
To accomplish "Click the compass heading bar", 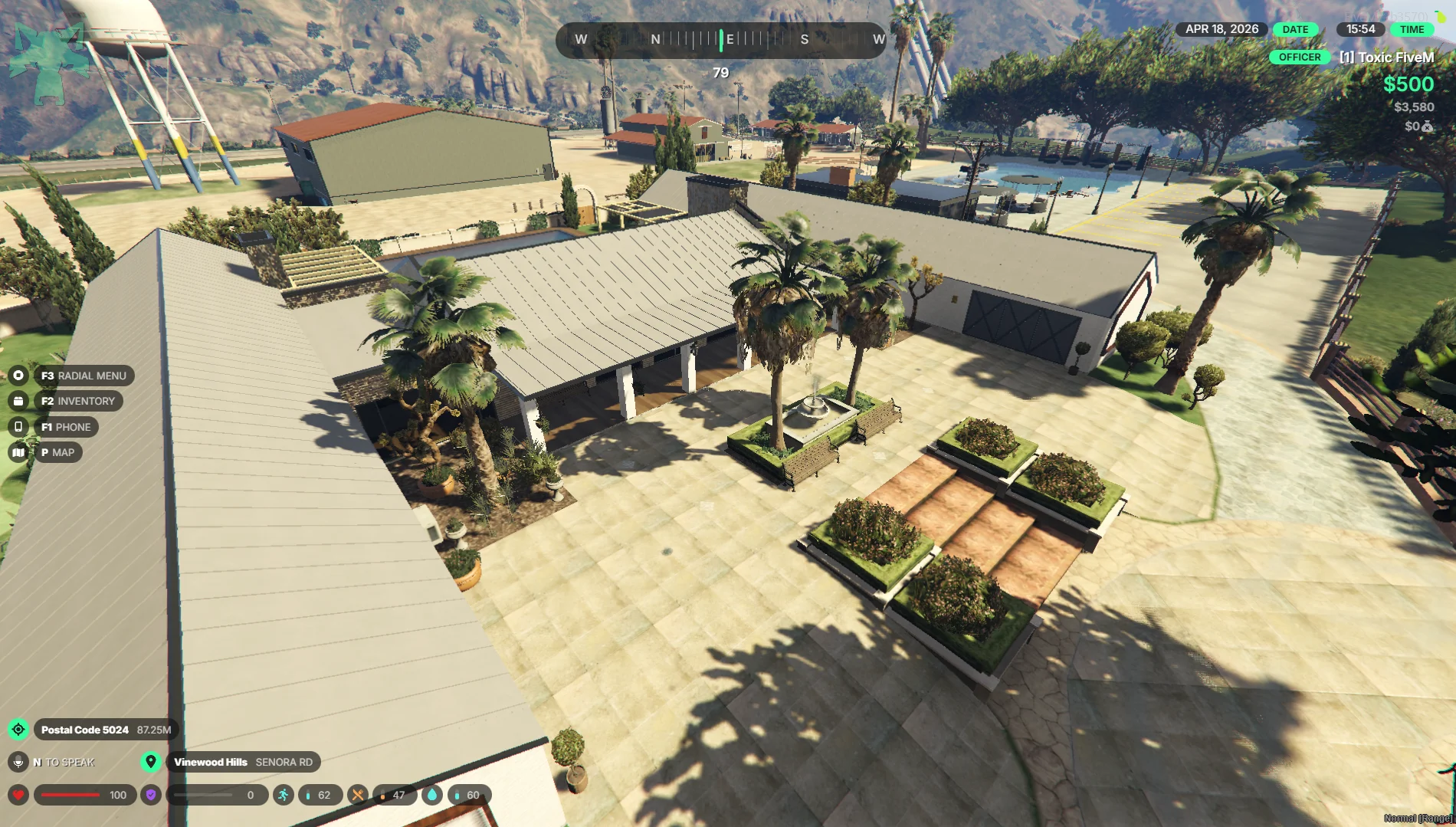I will [x=720, y=40].
